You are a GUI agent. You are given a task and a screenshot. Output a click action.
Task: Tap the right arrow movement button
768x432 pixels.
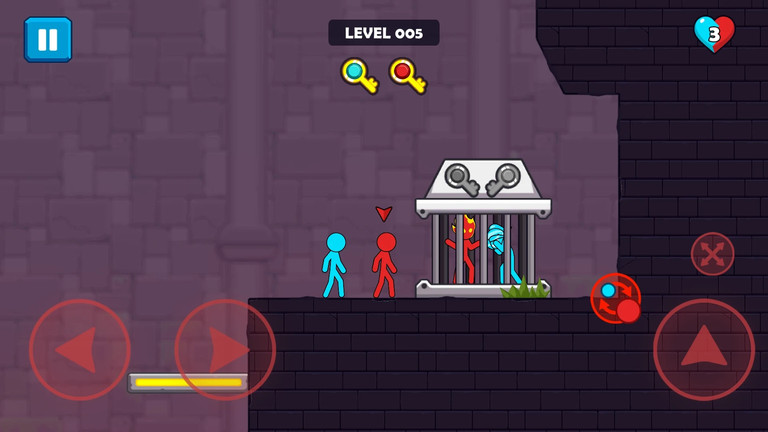[225, 350]
